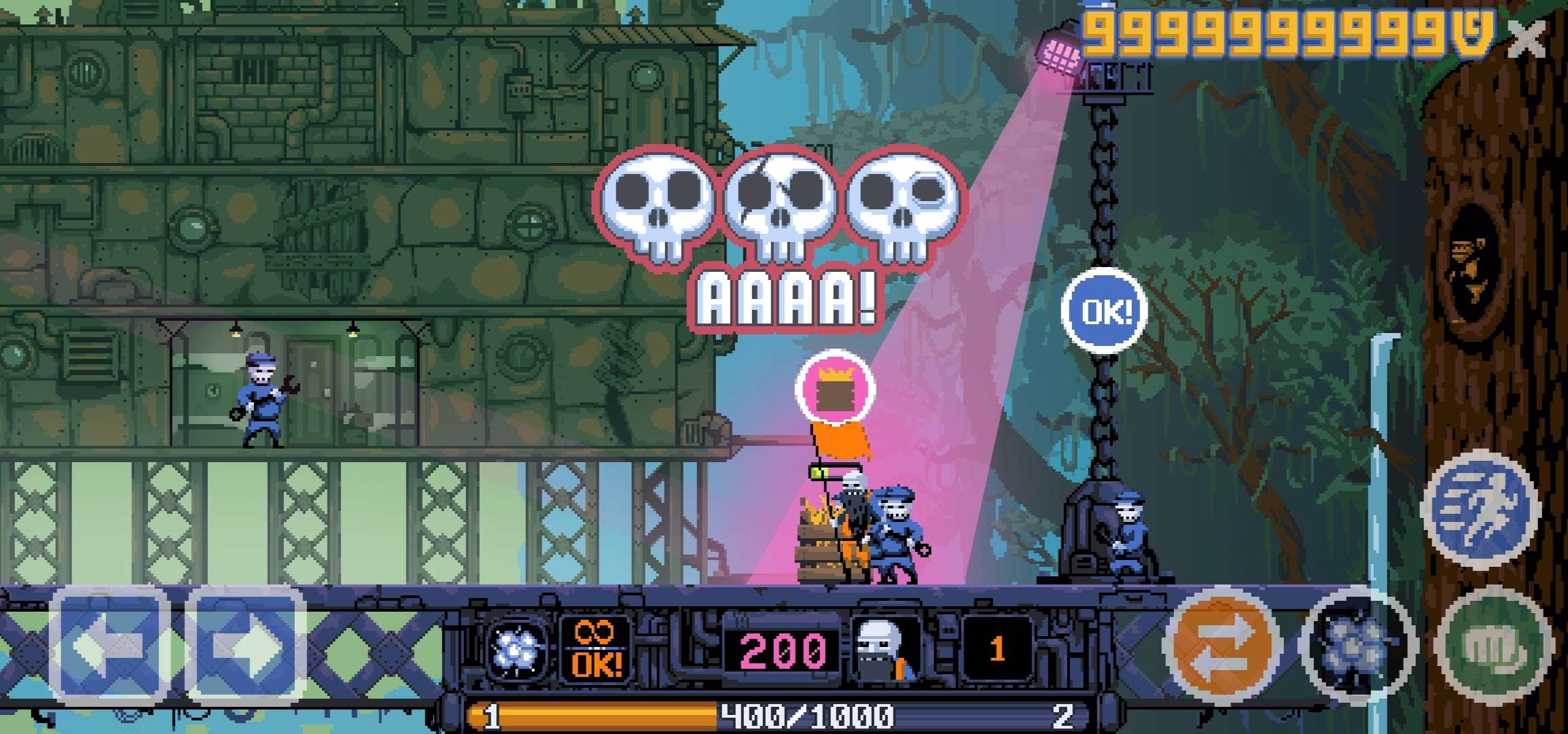1568x734 pixels.
Task: Tap the move left arrow button
Action: pos(109,646)
